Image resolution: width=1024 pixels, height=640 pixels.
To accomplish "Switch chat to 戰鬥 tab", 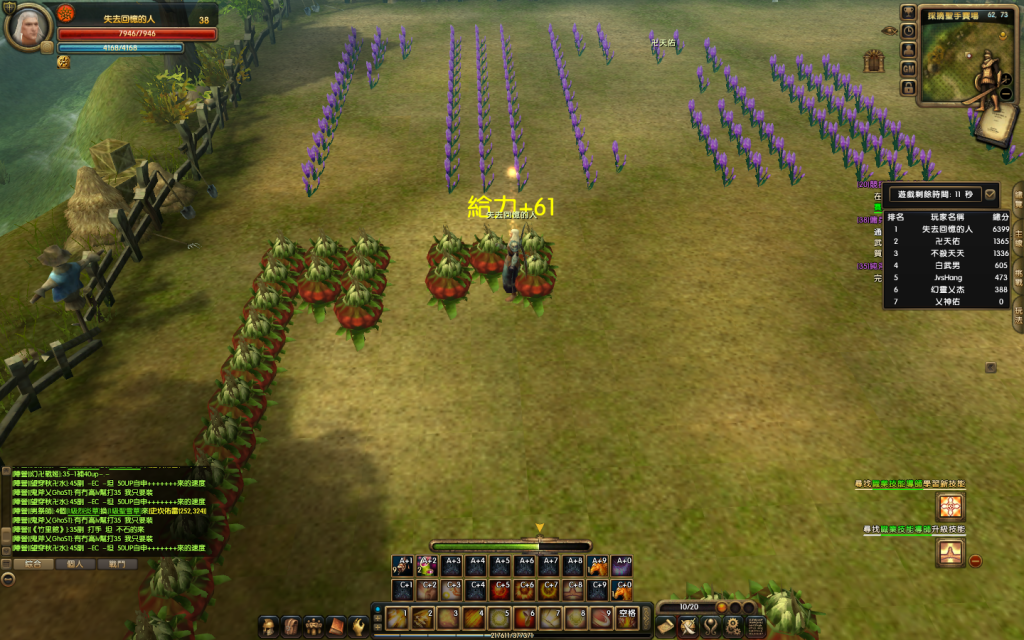I will pyautogui.click(x=116, y=564).
